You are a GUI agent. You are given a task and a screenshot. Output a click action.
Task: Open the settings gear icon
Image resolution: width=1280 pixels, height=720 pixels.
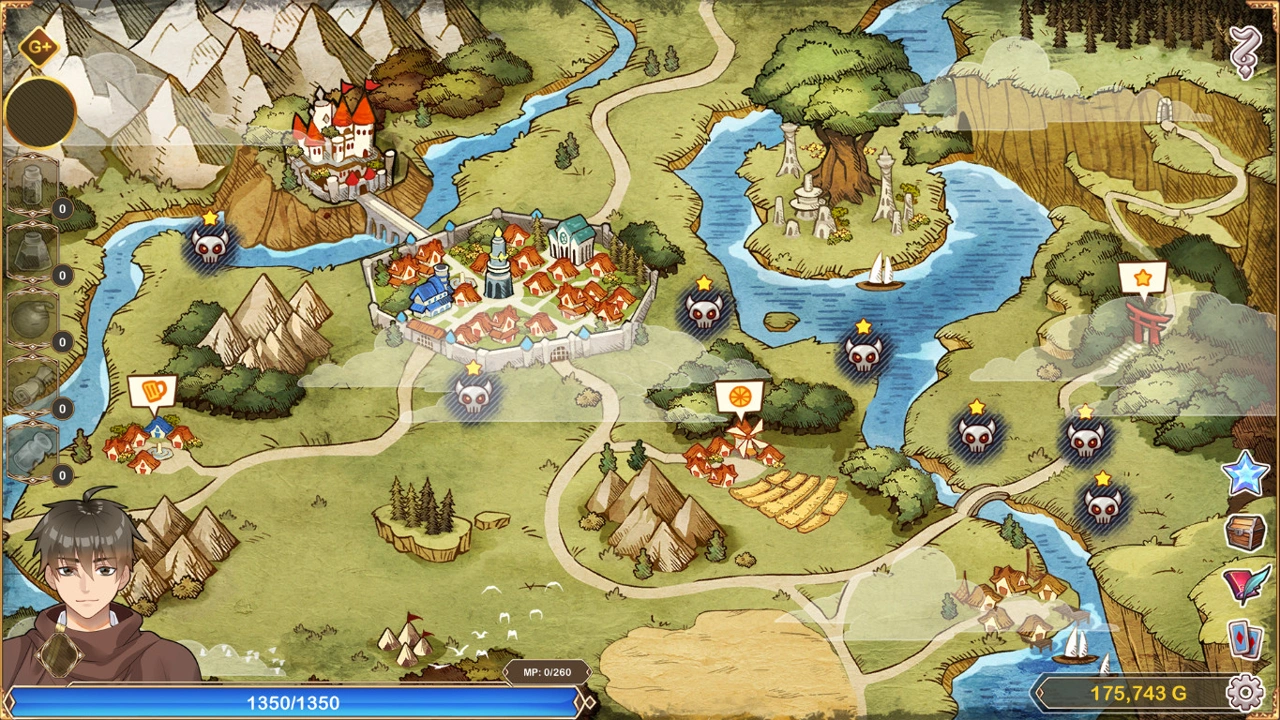click(x=1245, y=692)
